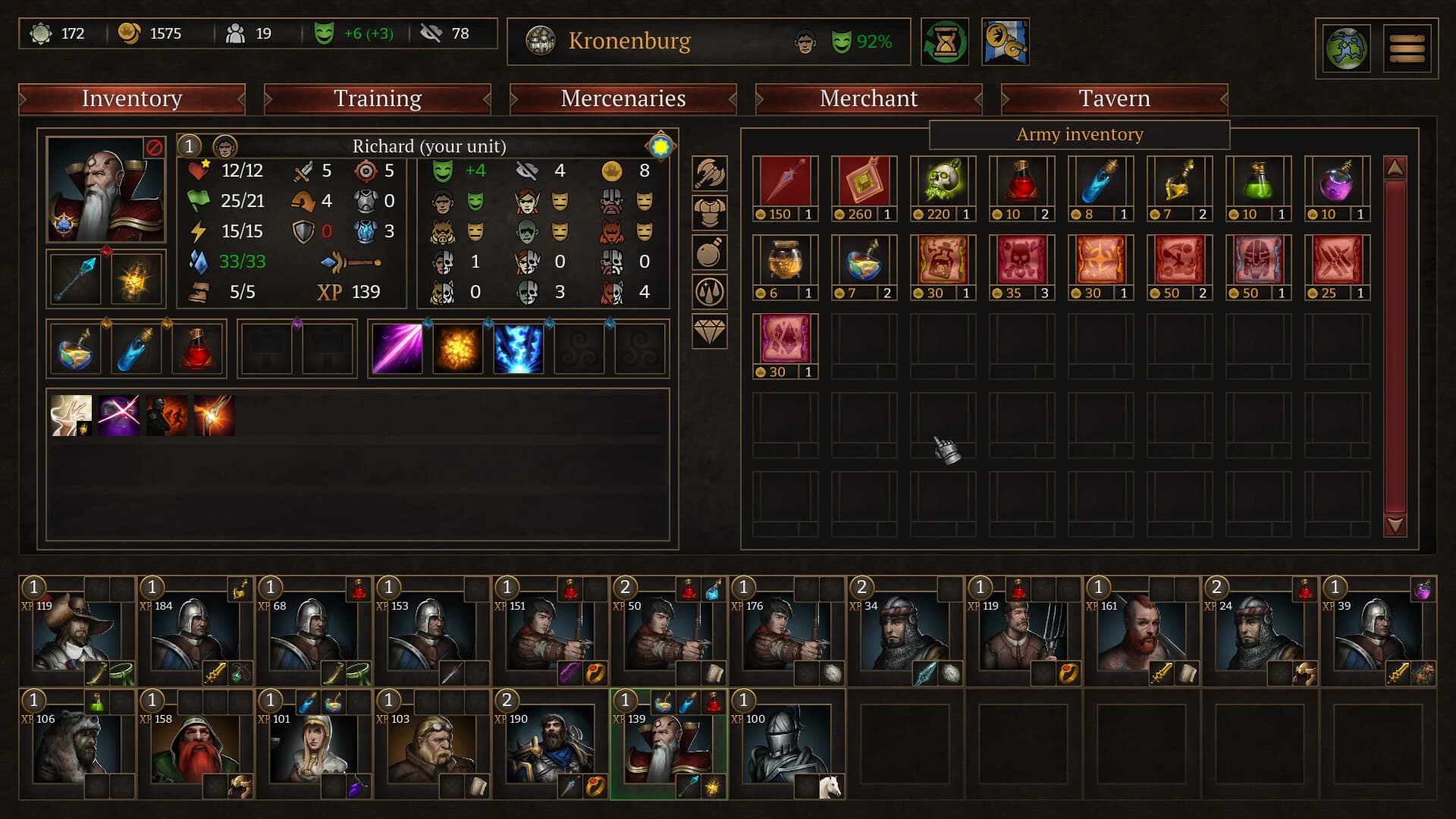
Task: Open finances via the coin banner icon
Action: [1006, 42]
